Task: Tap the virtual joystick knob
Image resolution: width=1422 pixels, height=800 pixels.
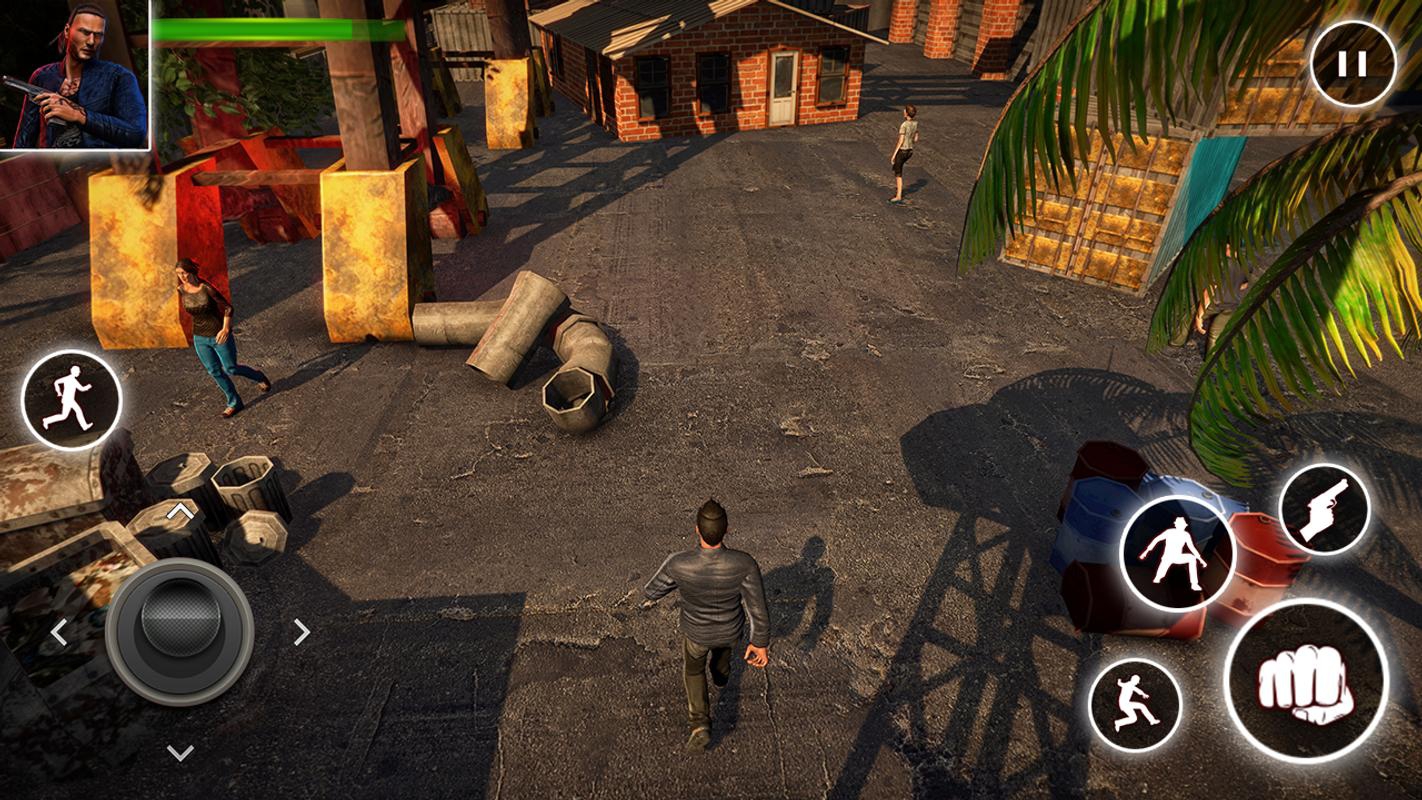Action: [180, 630]
